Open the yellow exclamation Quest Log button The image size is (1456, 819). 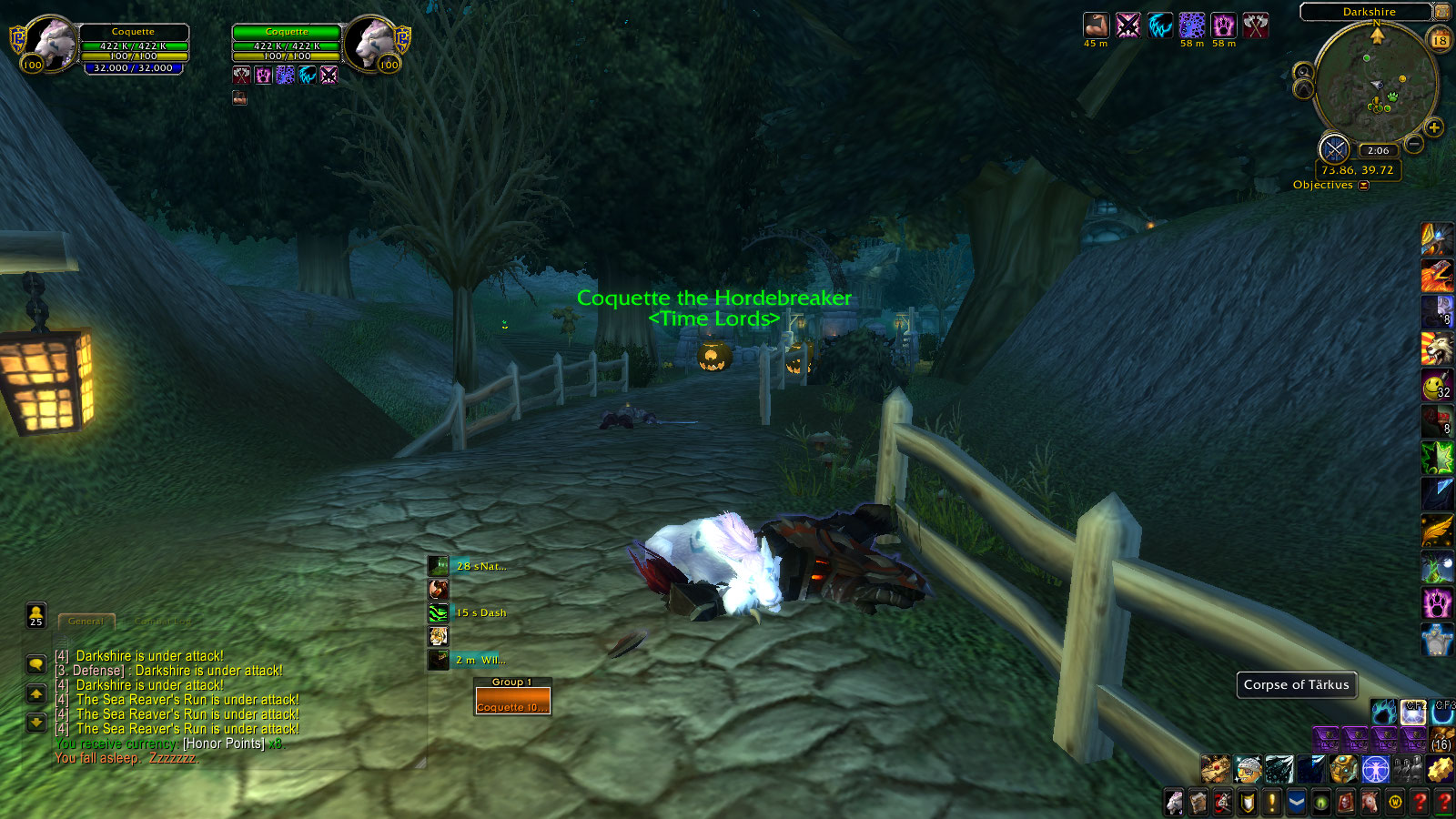(x=1272, y=803)
